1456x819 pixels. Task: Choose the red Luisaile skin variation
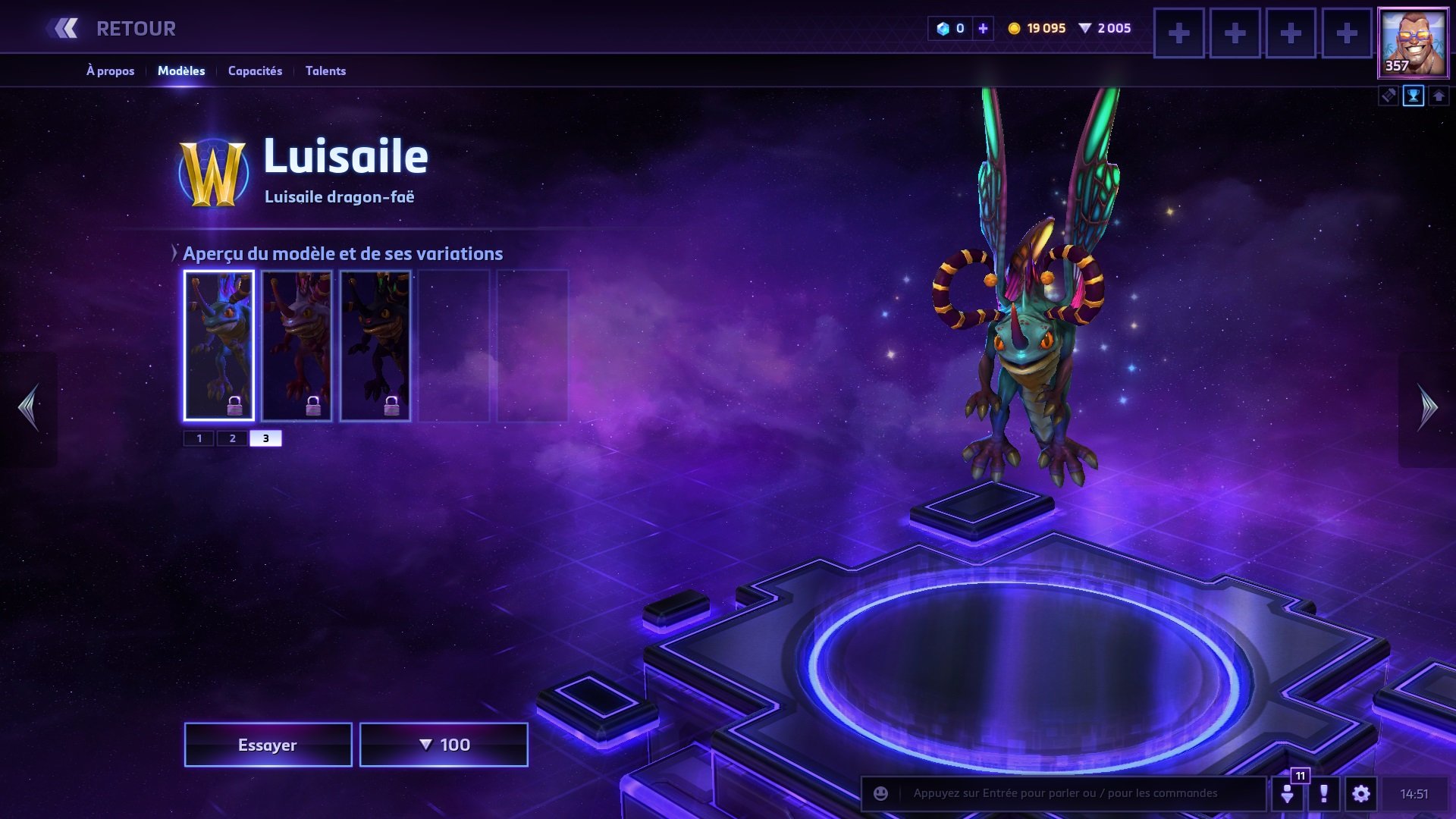pyautogui.click(x=297, y=345)
